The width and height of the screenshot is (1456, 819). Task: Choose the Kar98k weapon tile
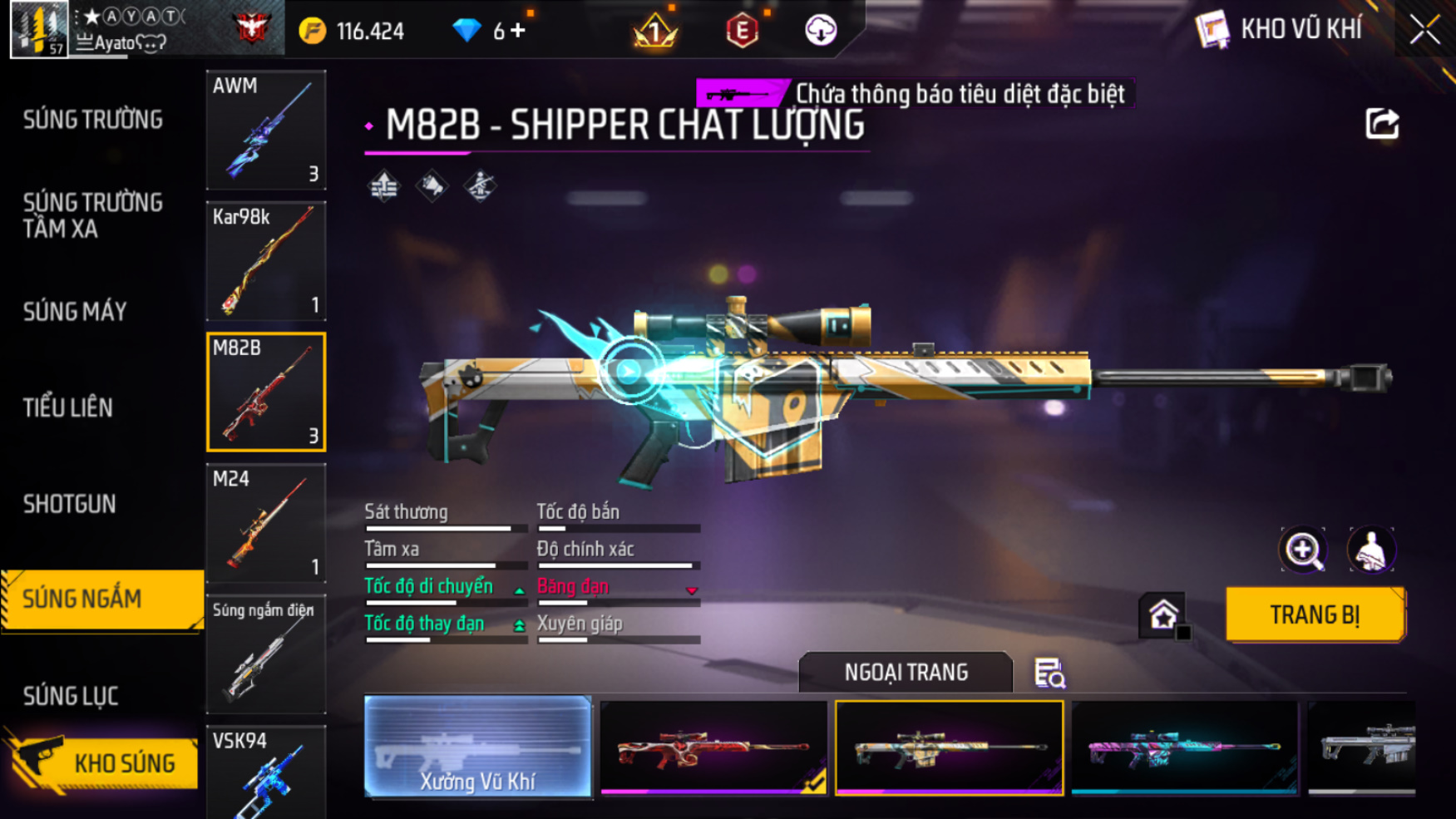tap(265, 261)
